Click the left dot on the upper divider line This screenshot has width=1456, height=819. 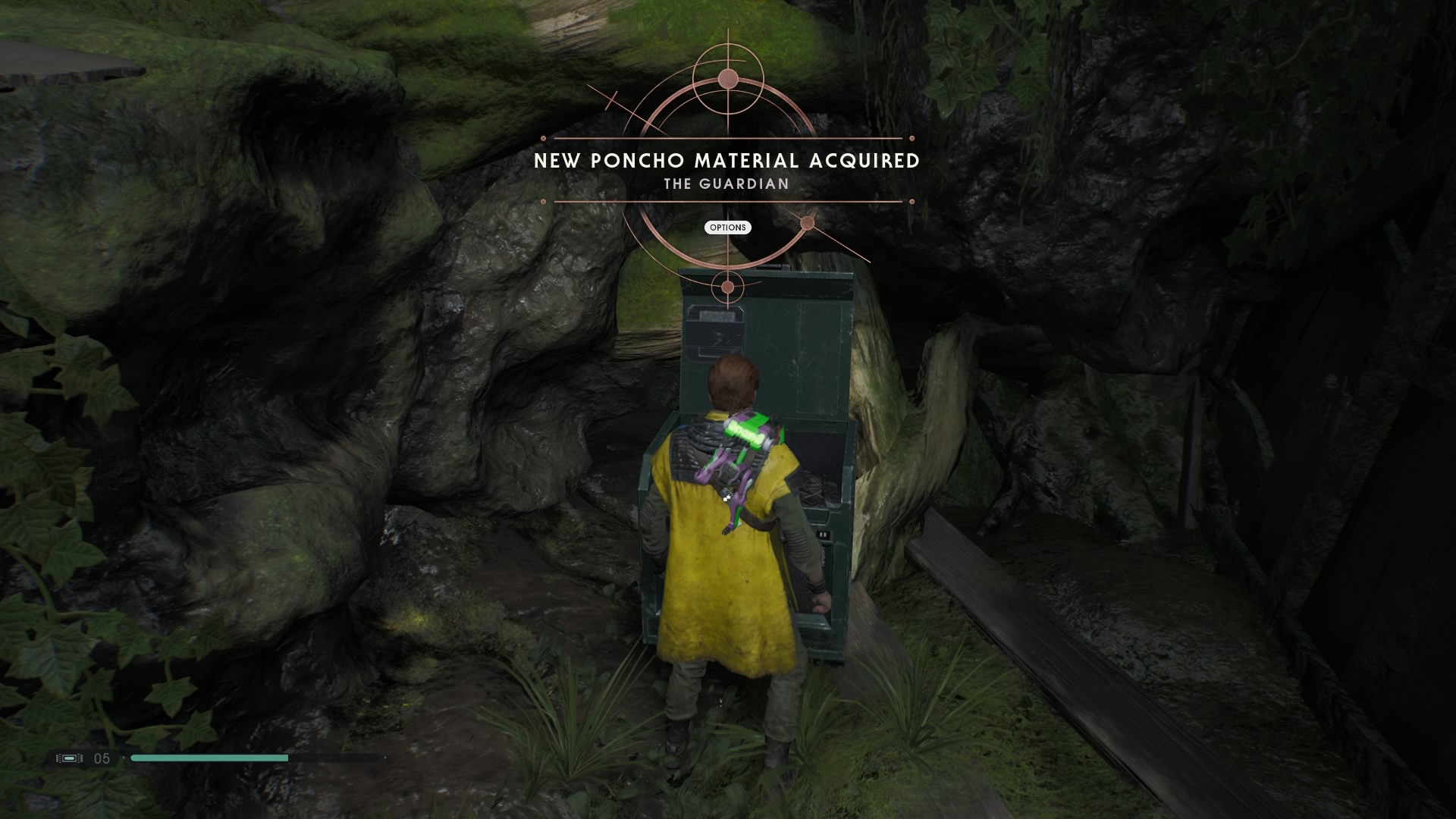tap(542, 138)
